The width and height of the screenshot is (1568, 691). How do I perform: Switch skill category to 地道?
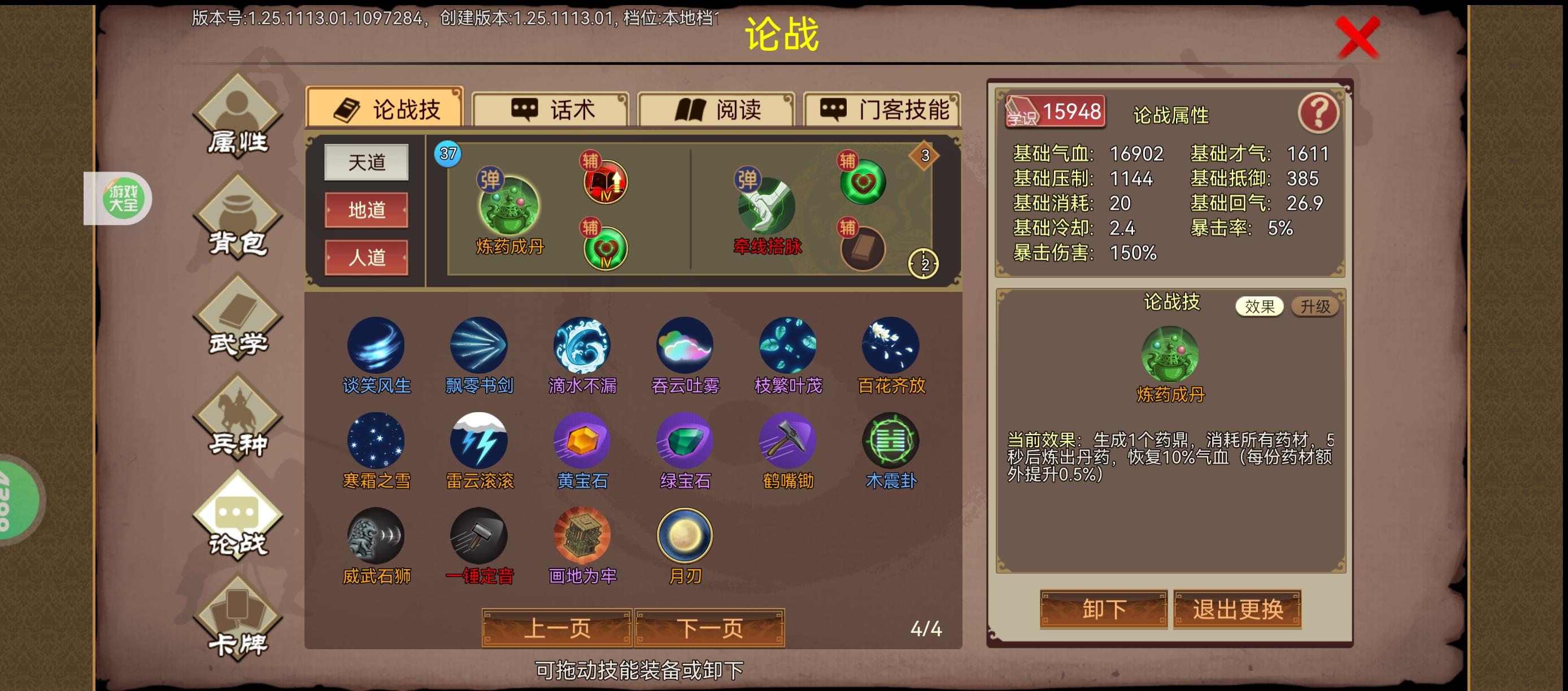pyautogui.click(x=367, y=211)
